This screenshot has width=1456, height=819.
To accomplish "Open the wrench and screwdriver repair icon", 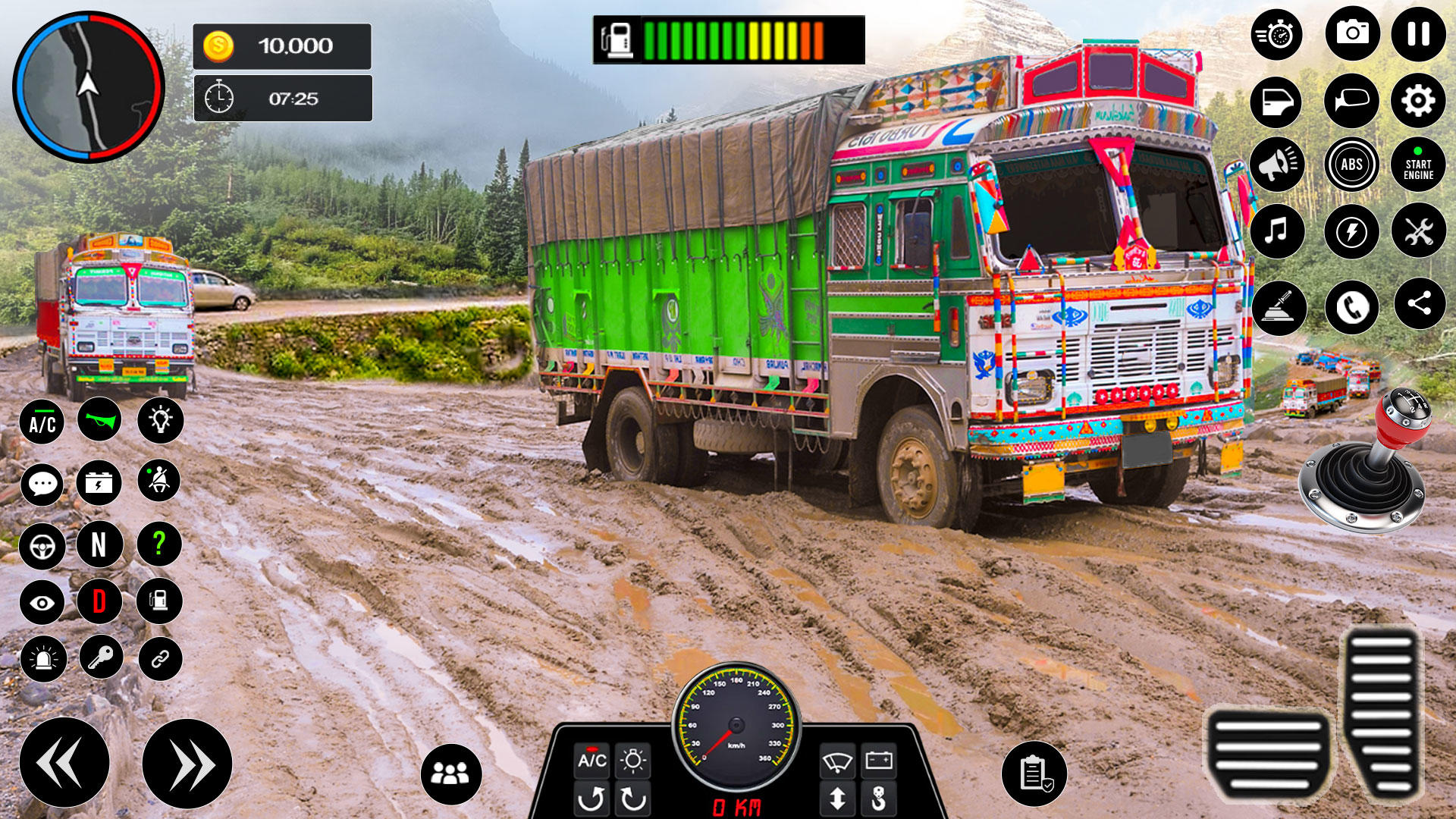I will point(1418,231).
